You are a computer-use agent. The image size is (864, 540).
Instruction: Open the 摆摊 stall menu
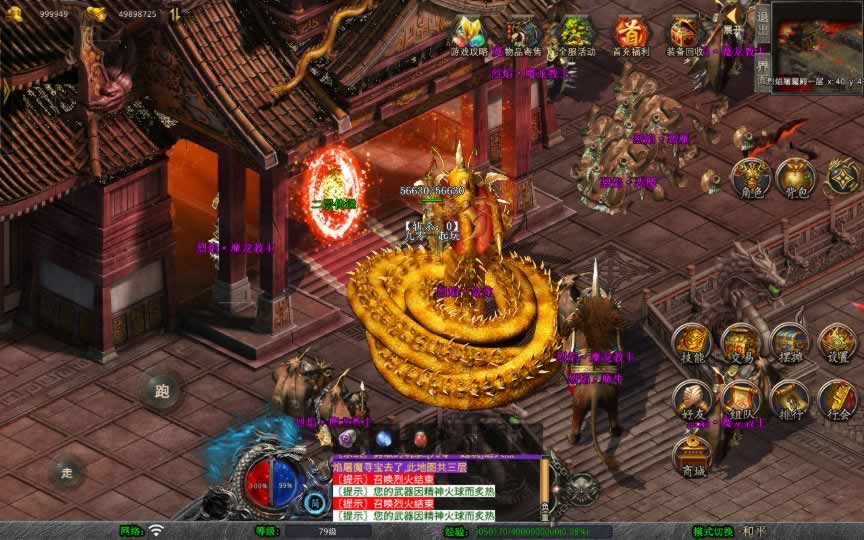tap(789, 343)
